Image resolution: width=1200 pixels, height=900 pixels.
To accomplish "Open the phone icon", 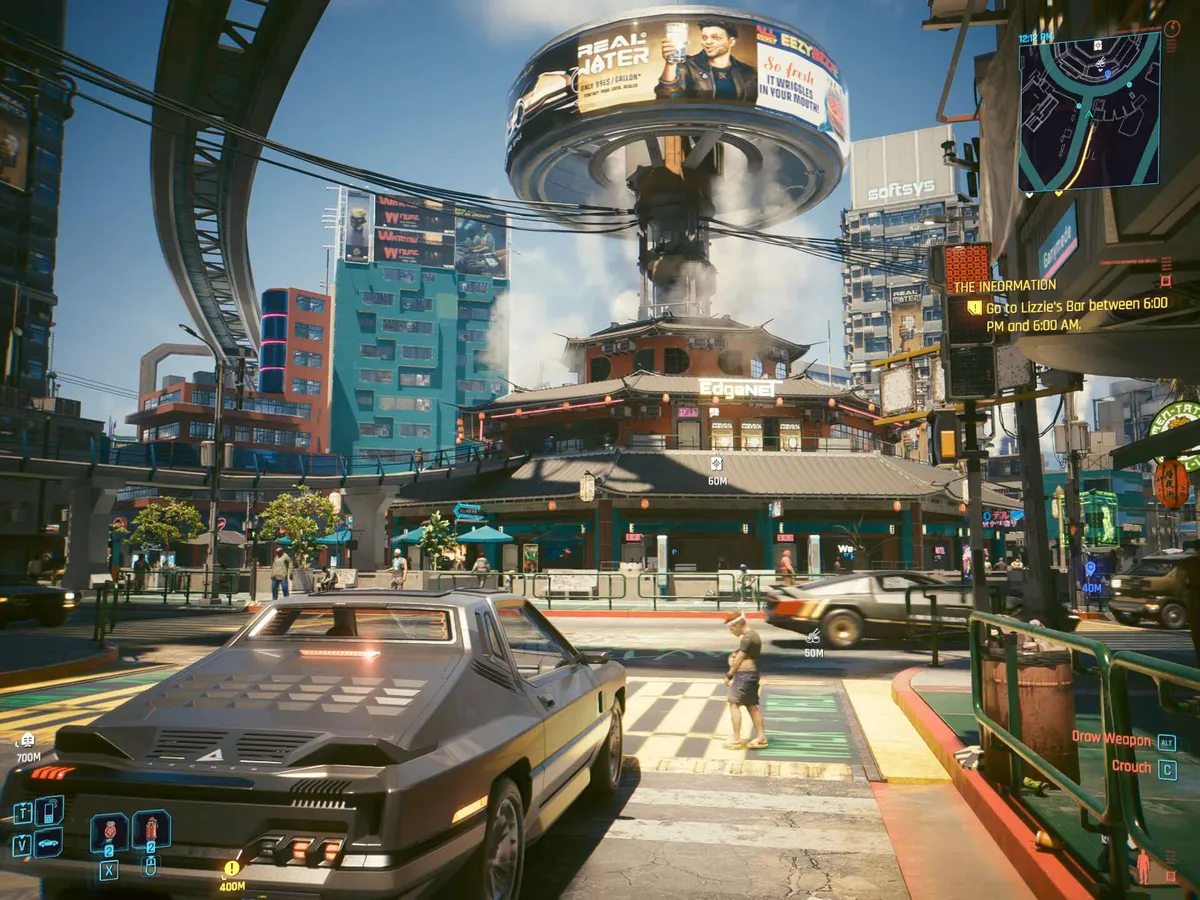I will [x=48, y=811].
